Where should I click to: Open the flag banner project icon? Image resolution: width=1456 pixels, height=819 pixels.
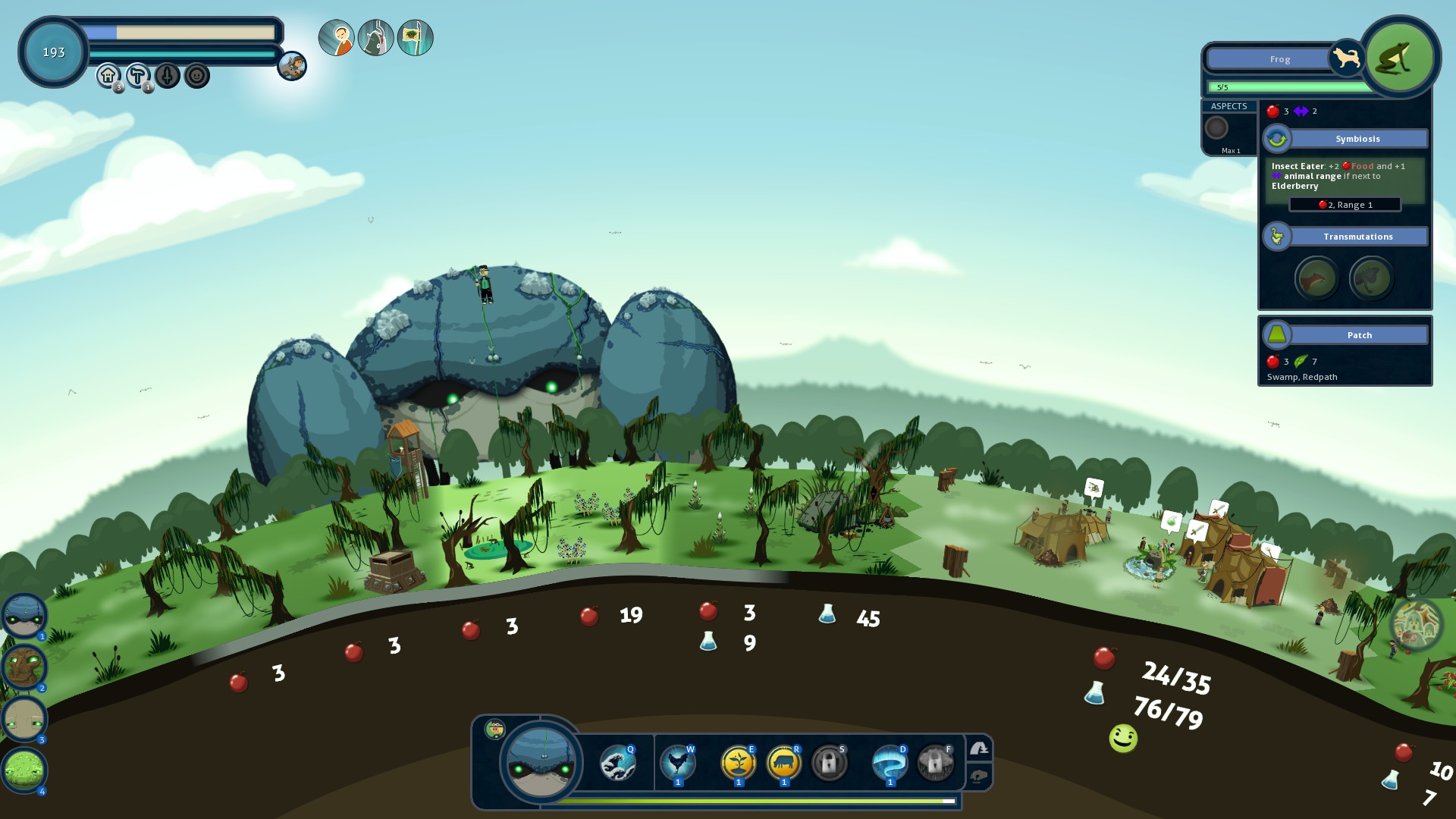[416, 38]
